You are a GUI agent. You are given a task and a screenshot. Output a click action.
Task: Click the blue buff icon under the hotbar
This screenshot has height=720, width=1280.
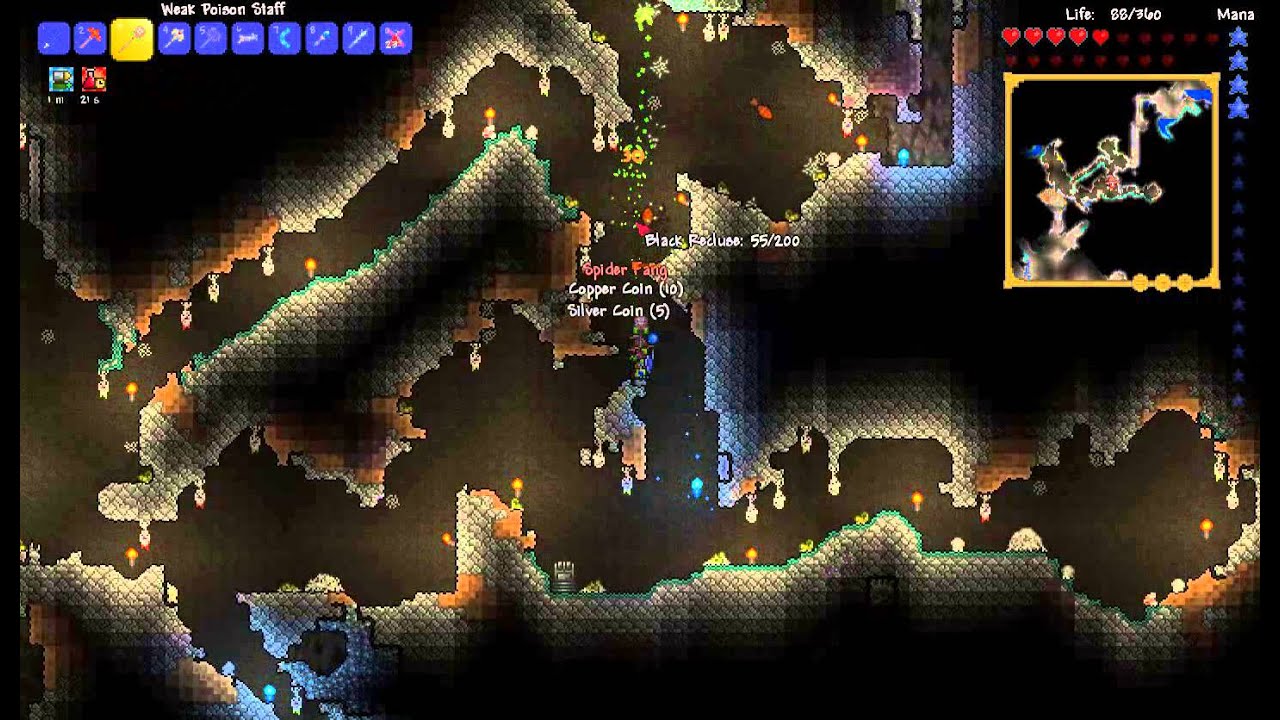[x=61, y=79]
